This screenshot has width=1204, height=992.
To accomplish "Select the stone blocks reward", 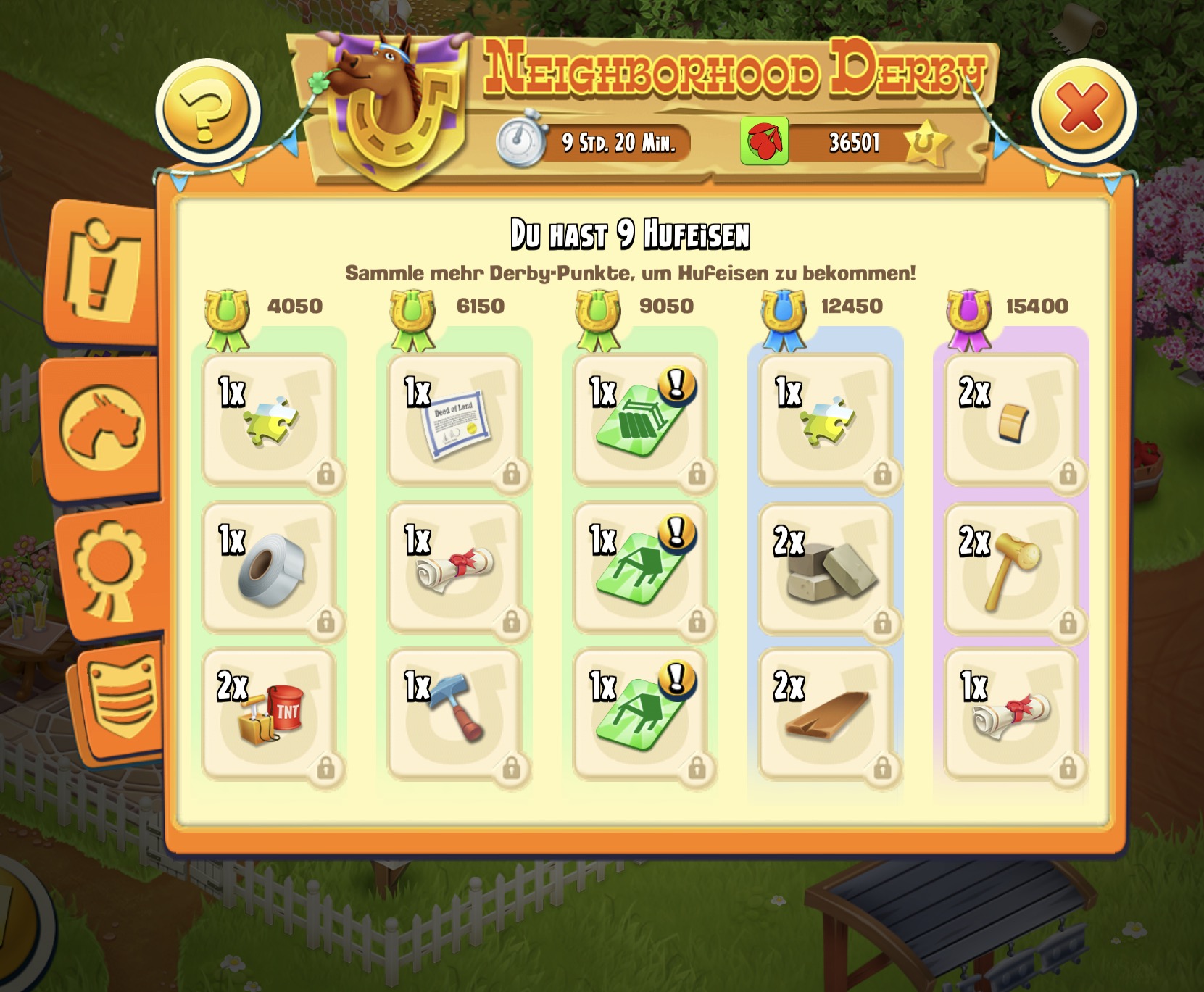I will (826, 569).
